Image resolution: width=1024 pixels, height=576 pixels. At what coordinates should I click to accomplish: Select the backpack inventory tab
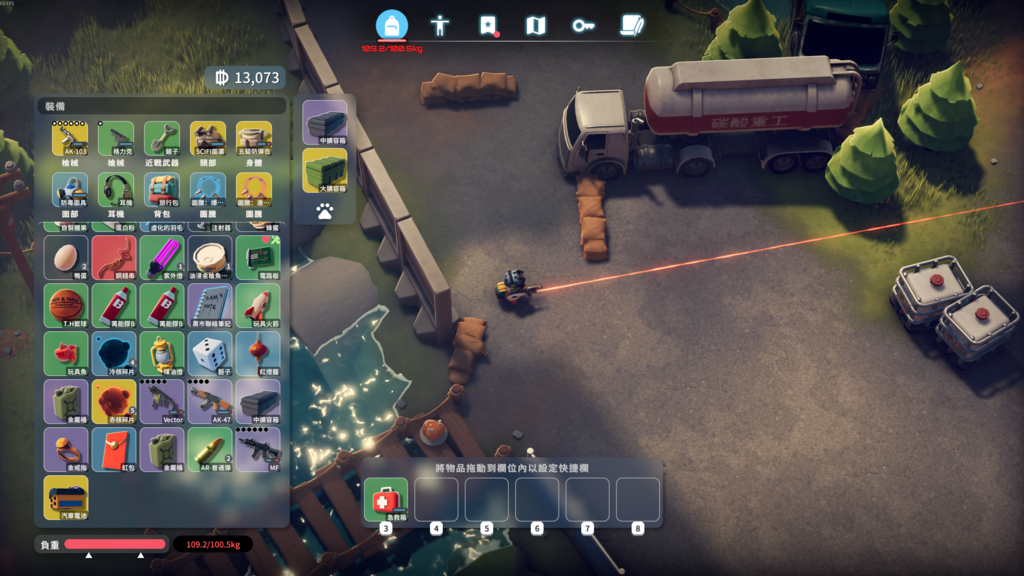pos(392,25)
